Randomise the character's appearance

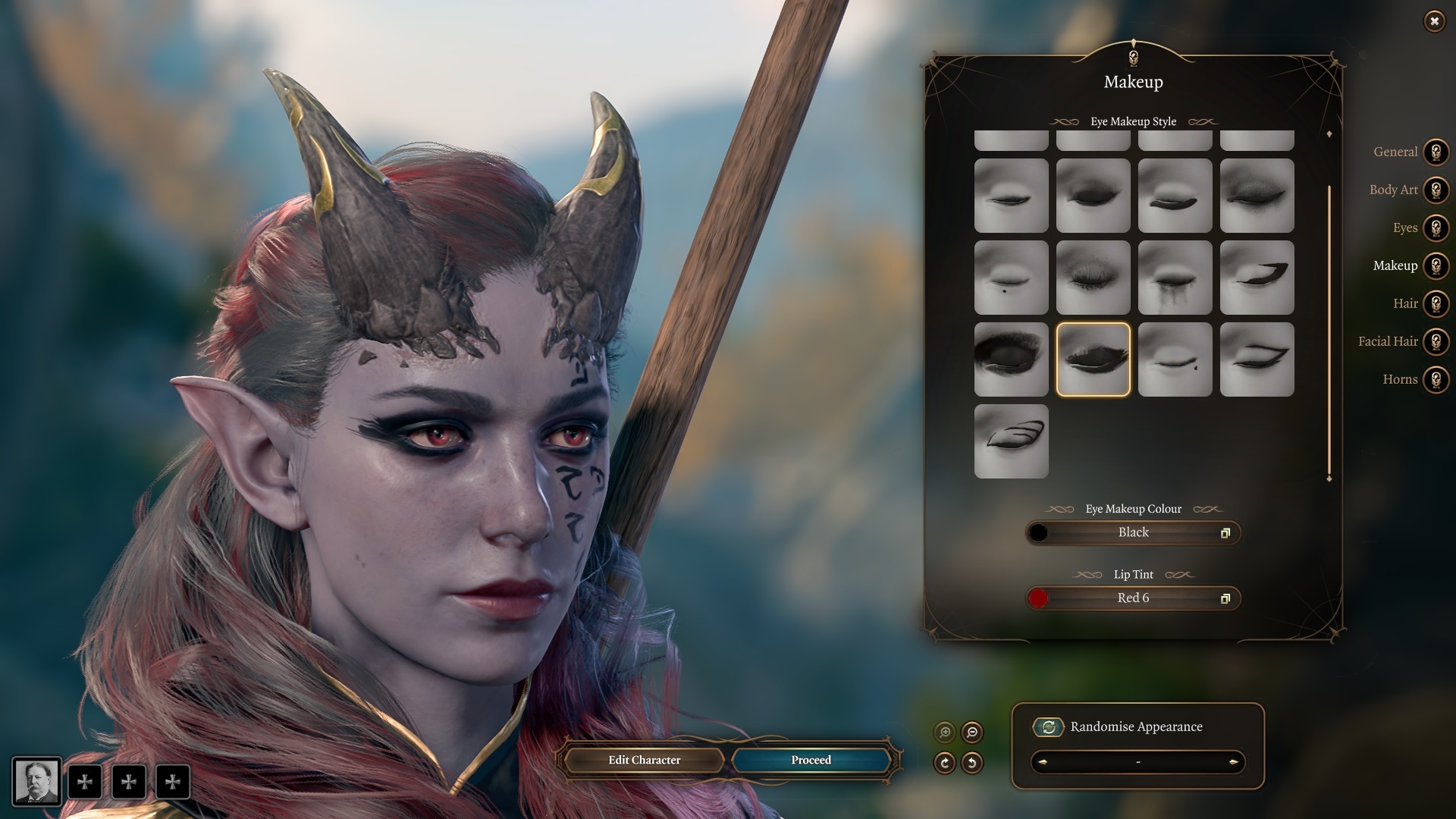pyautogui.click(x=1049, y=727)
